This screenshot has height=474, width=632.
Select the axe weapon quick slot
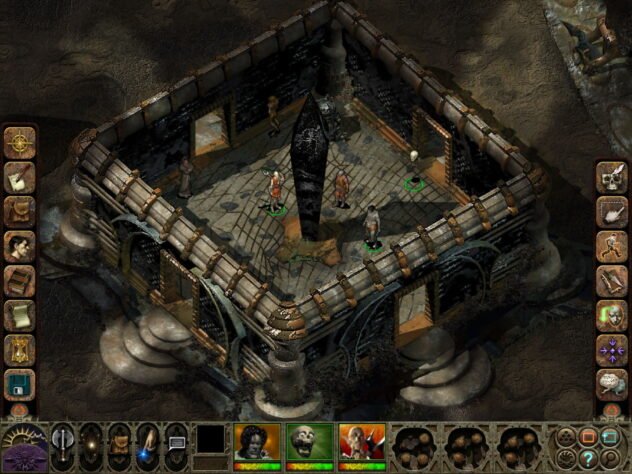63,441
